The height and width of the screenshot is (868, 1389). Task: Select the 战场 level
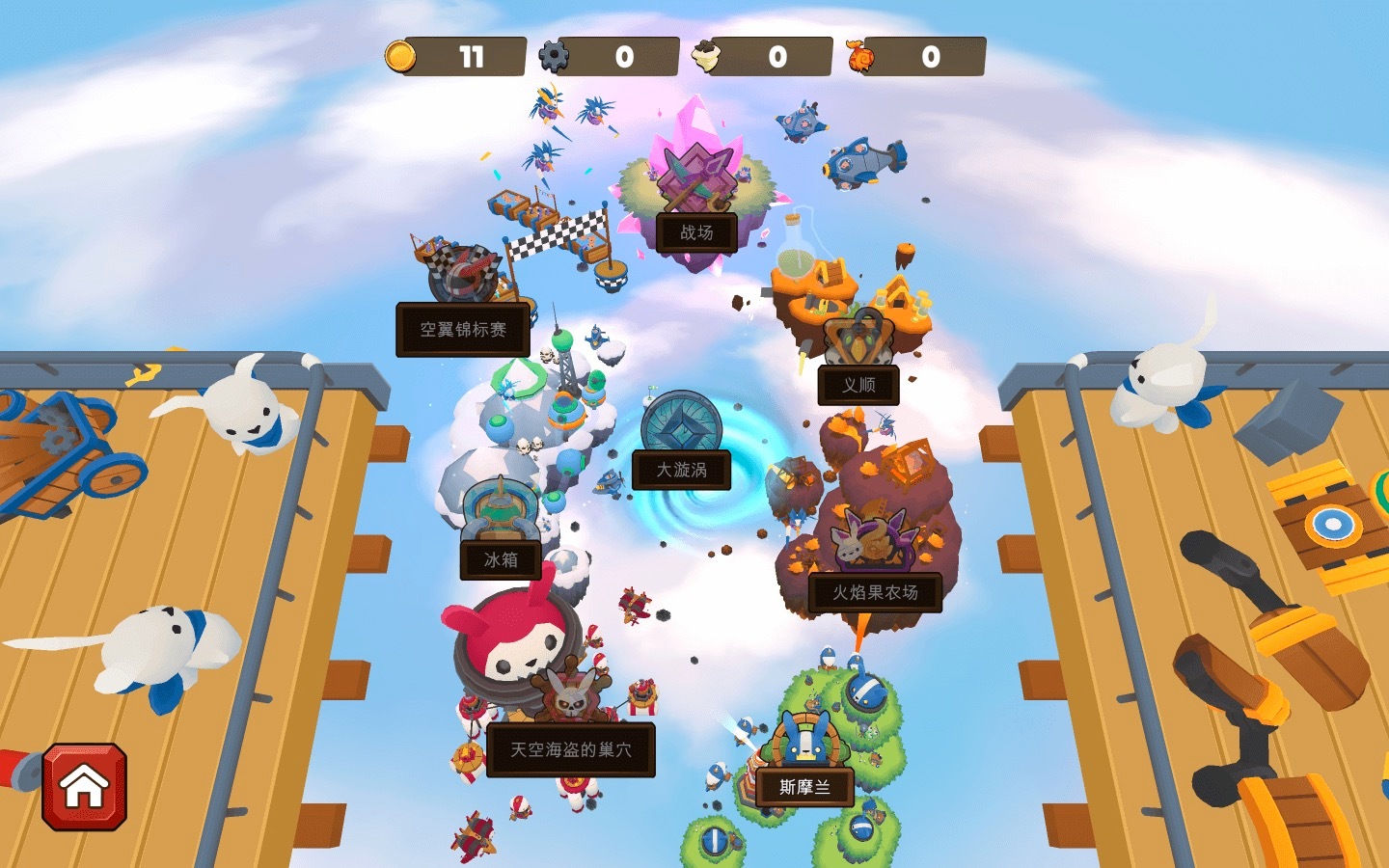coord(696,232)
